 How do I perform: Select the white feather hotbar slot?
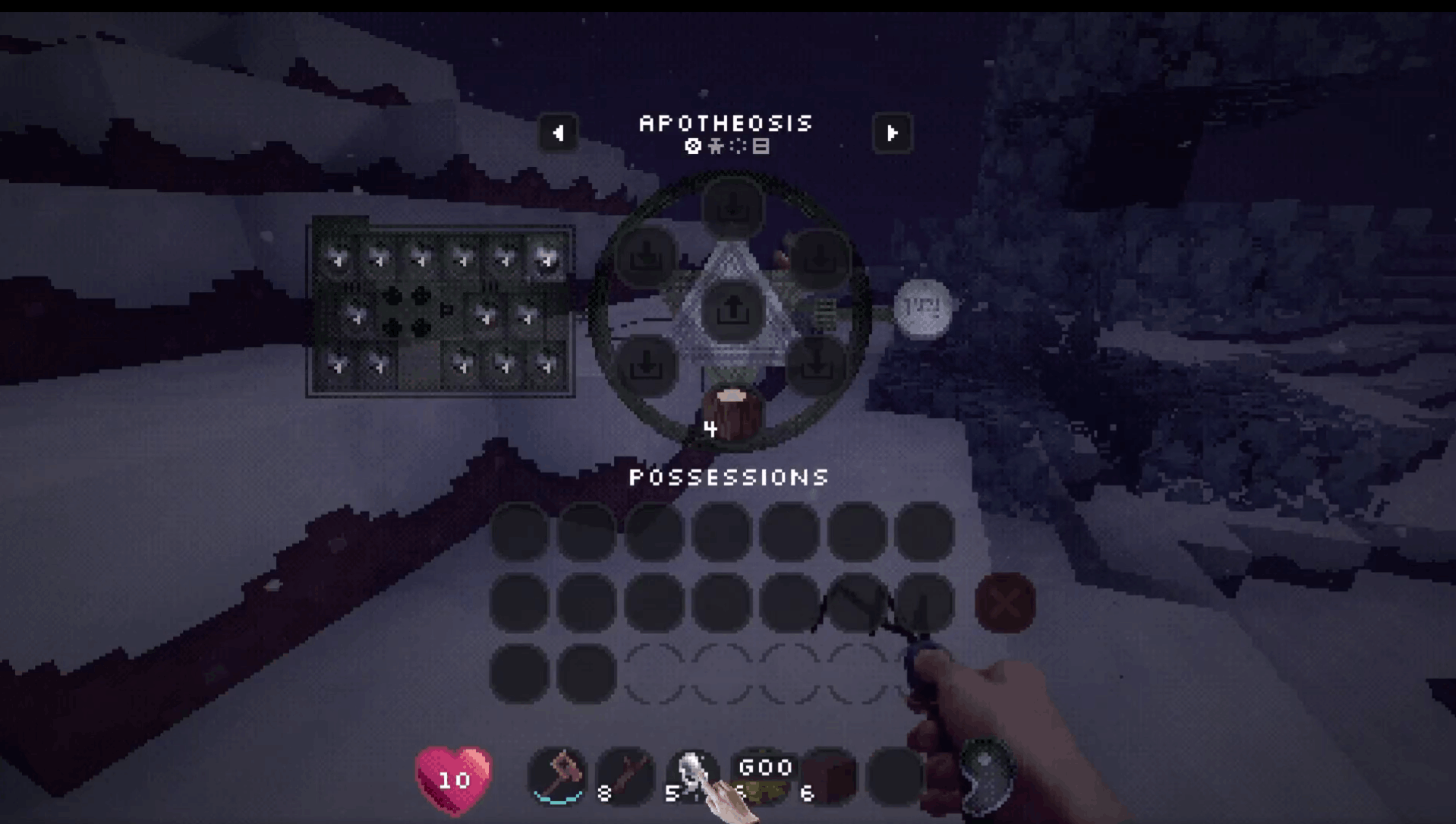(x=692, y=775)
